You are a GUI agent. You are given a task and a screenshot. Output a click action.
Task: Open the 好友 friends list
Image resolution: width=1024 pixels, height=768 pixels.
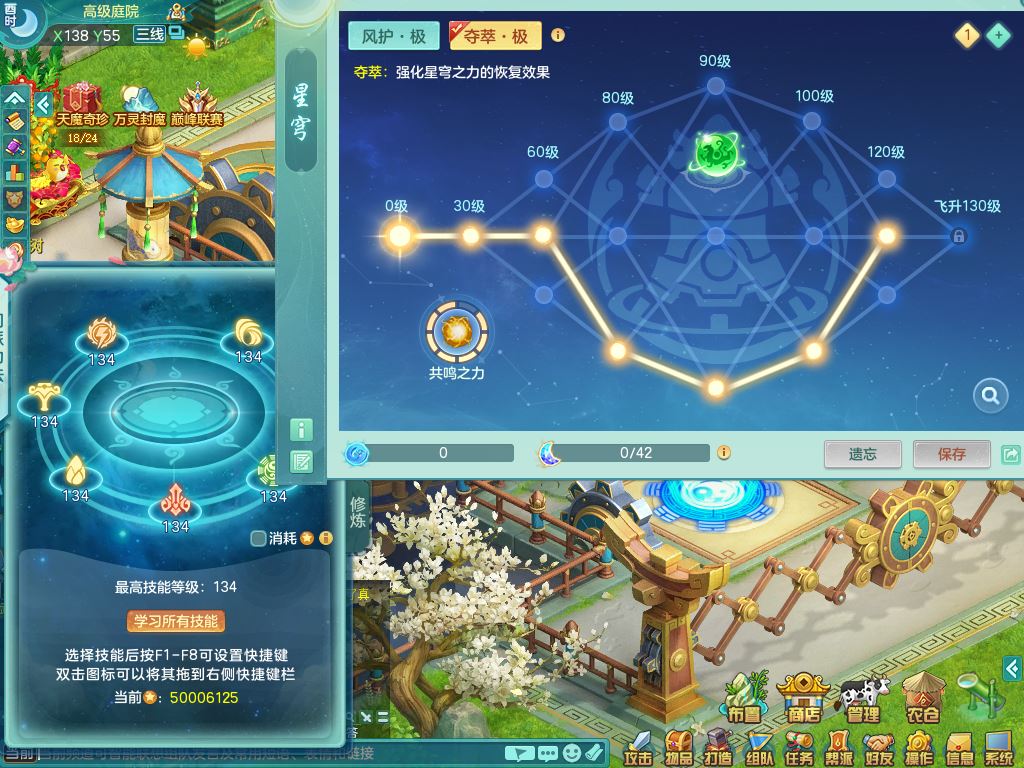coord(879,747)
